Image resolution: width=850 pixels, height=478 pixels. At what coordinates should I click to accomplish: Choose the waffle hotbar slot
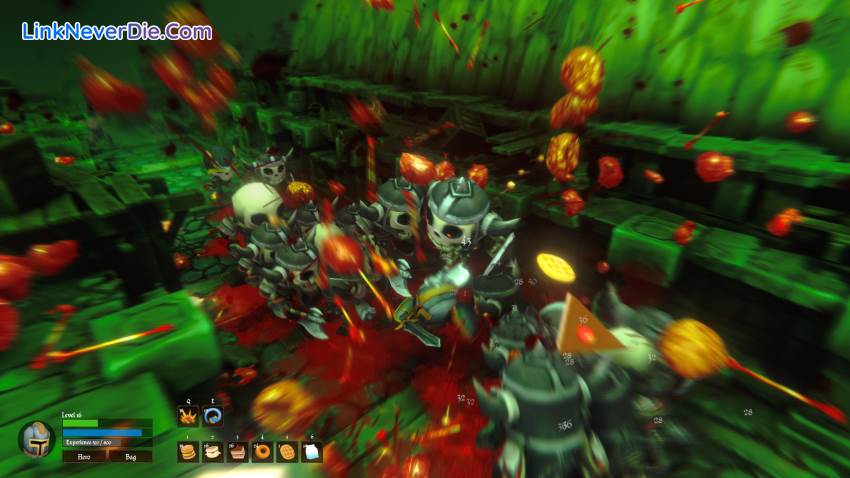[x=287, y=451]
